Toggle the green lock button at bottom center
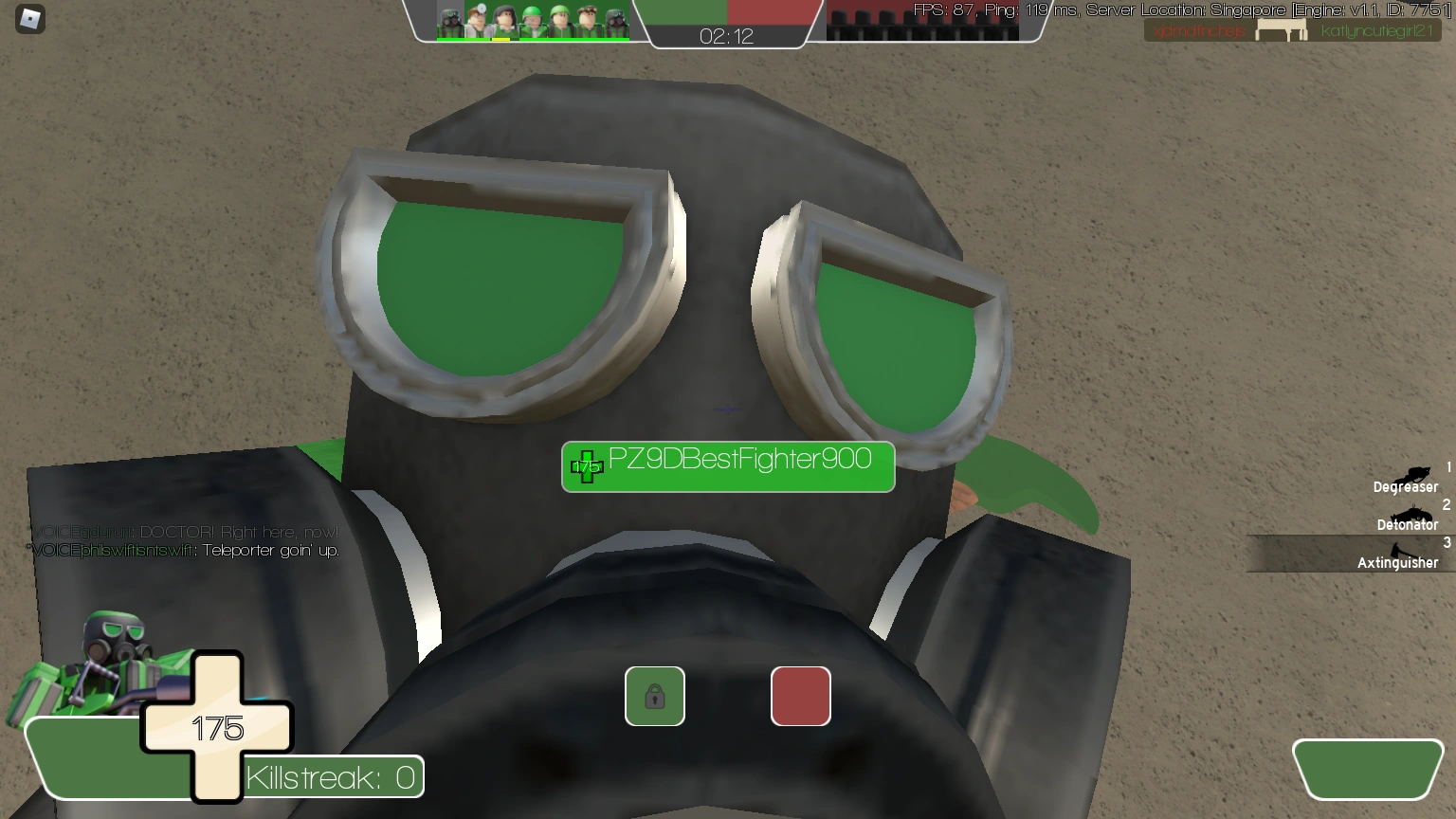The image size is (1456, 819). click(x=654, y=696)
